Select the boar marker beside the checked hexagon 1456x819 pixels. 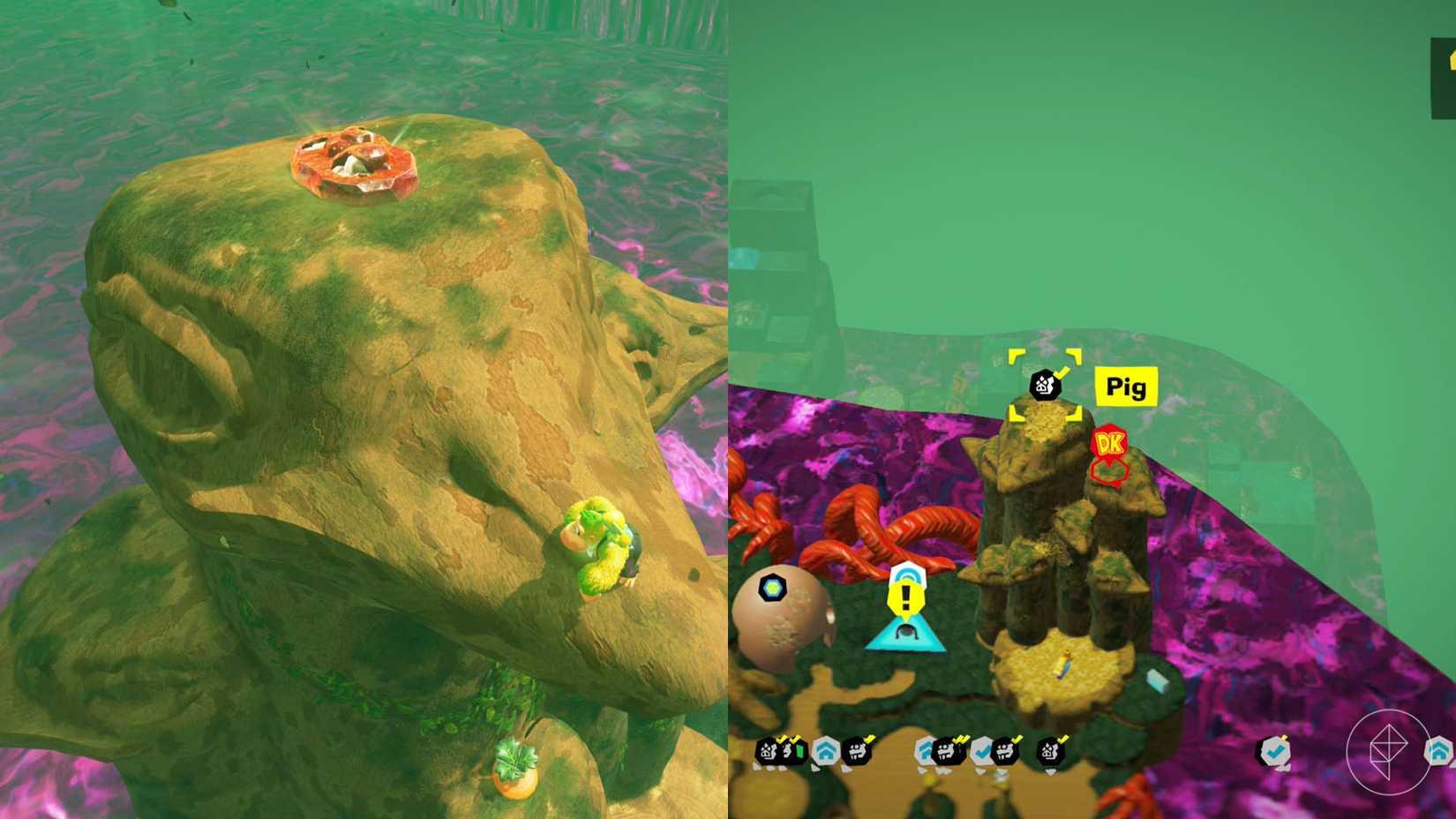(x=1007, y=752)
